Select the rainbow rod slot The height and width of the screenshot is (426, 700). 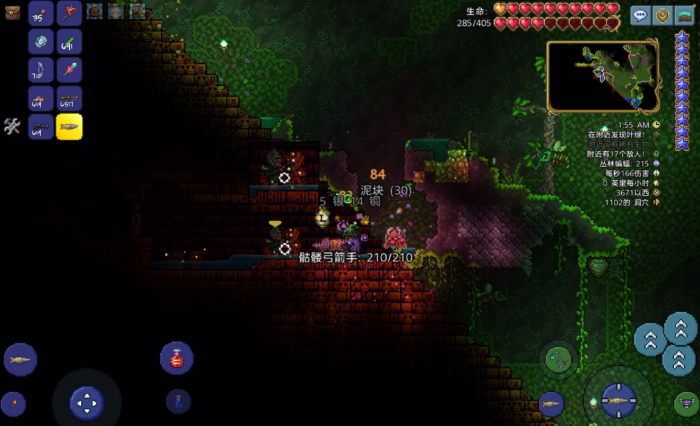click(x=69, y=70)
